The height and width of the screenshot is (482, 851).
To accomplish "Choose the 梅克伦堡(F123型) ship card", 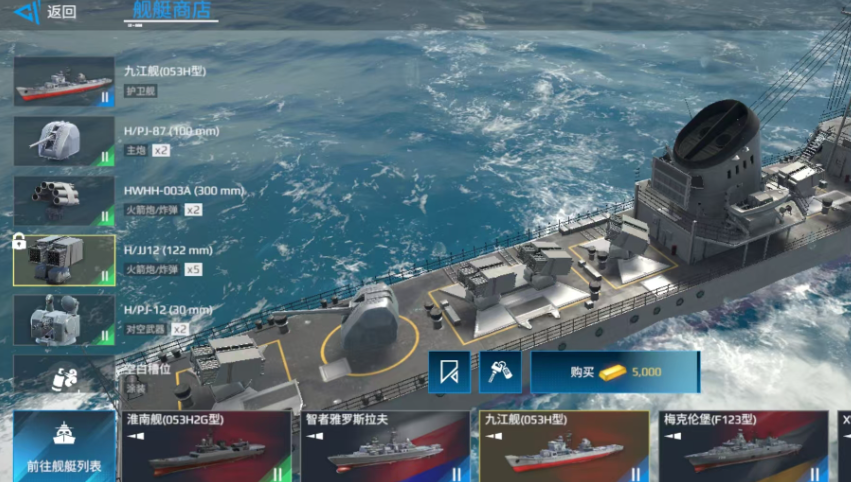I will click(x=742, y=446).
